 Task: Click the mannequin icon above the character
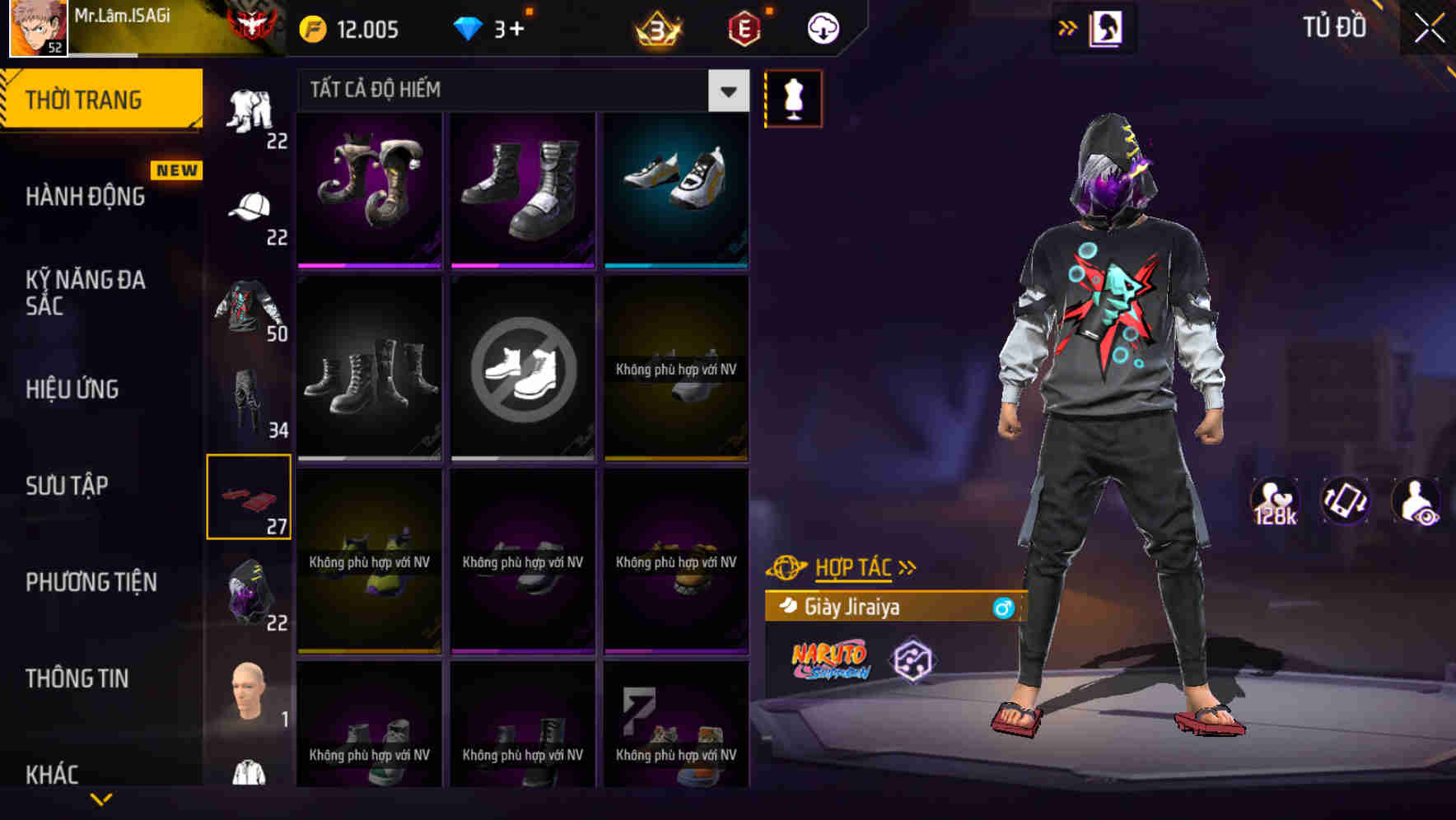point(792,99)
